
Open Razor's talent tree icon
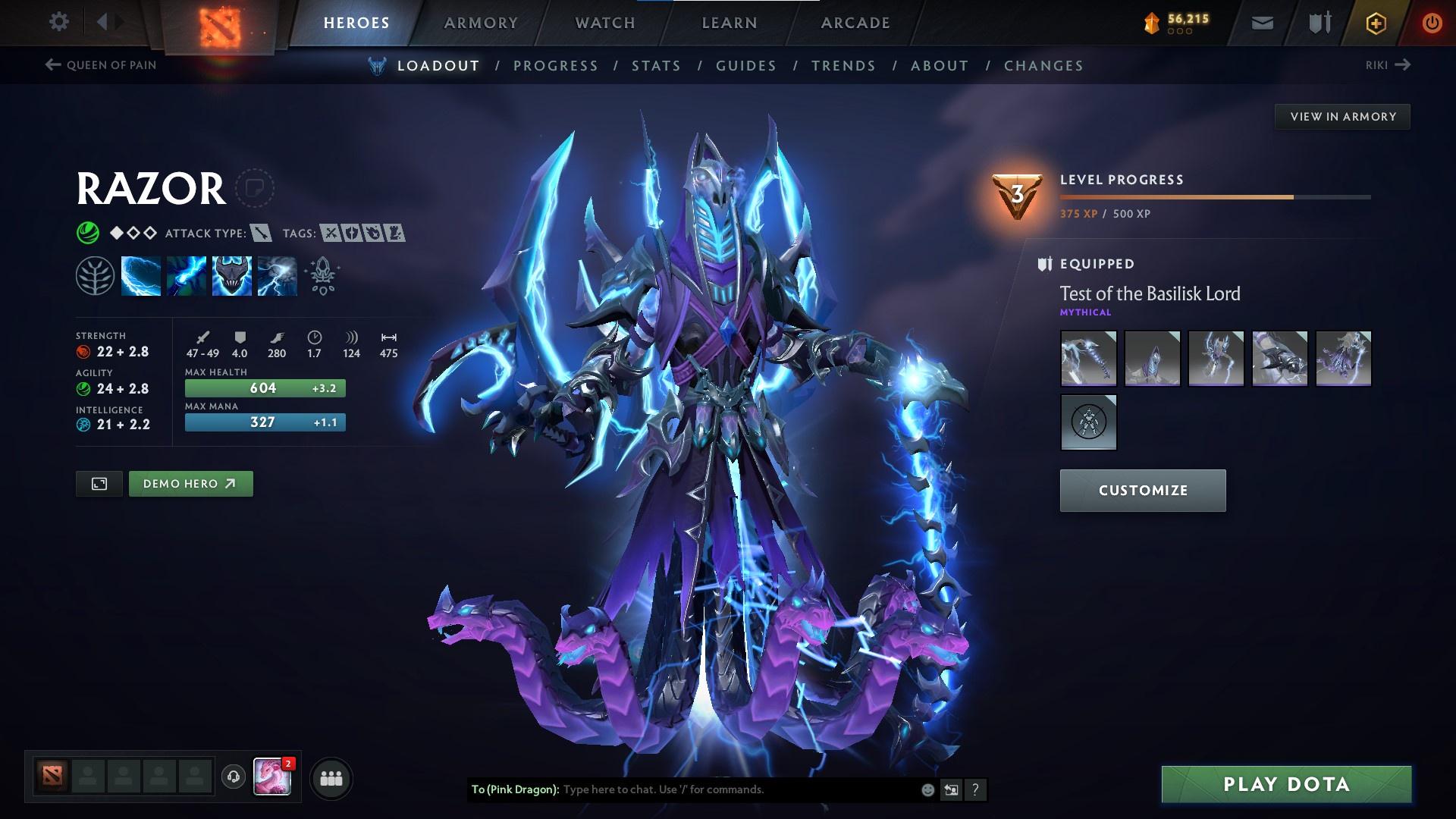[96, 275]
